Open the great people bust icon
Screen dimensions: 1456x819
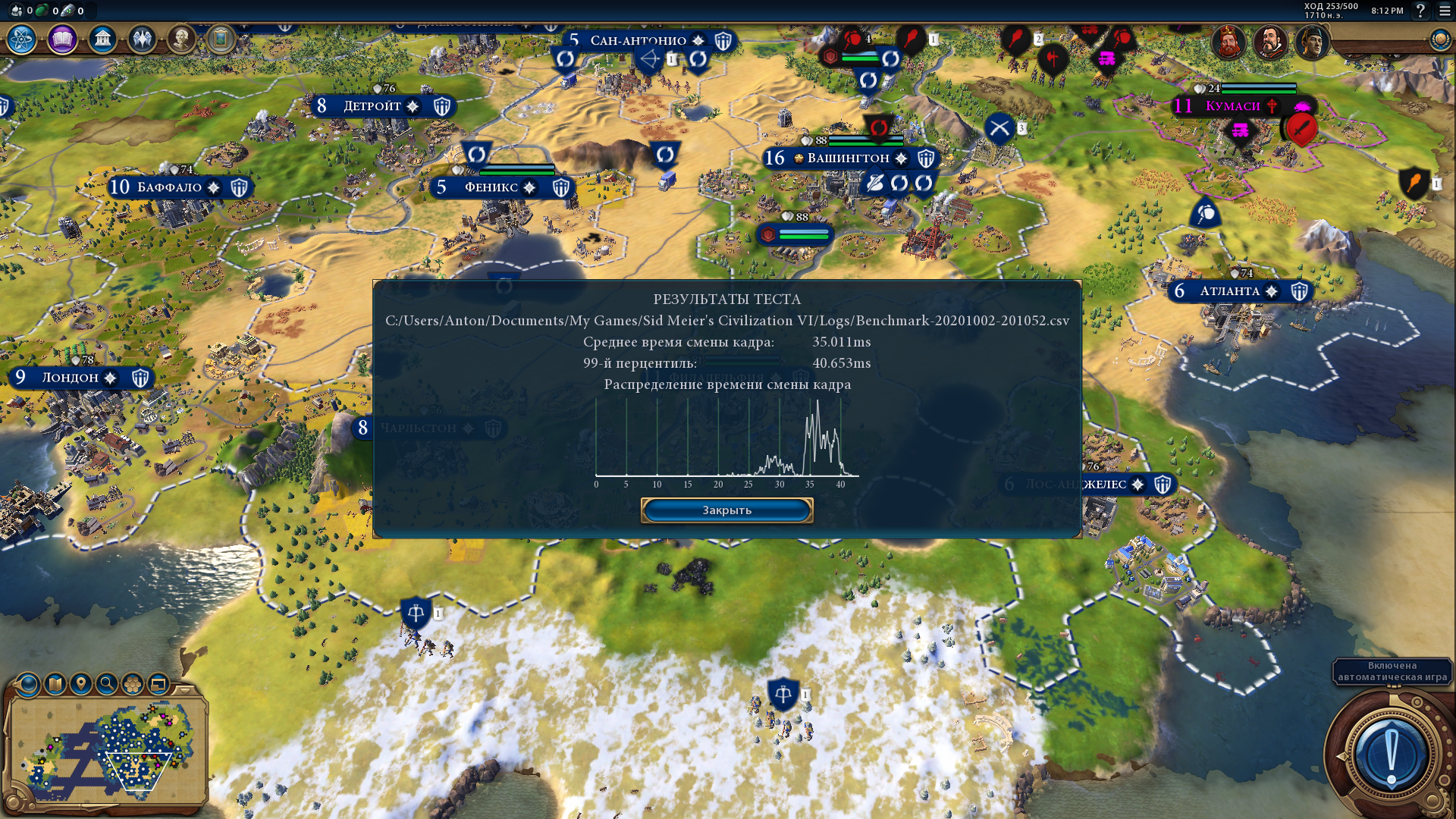[181, 39]
